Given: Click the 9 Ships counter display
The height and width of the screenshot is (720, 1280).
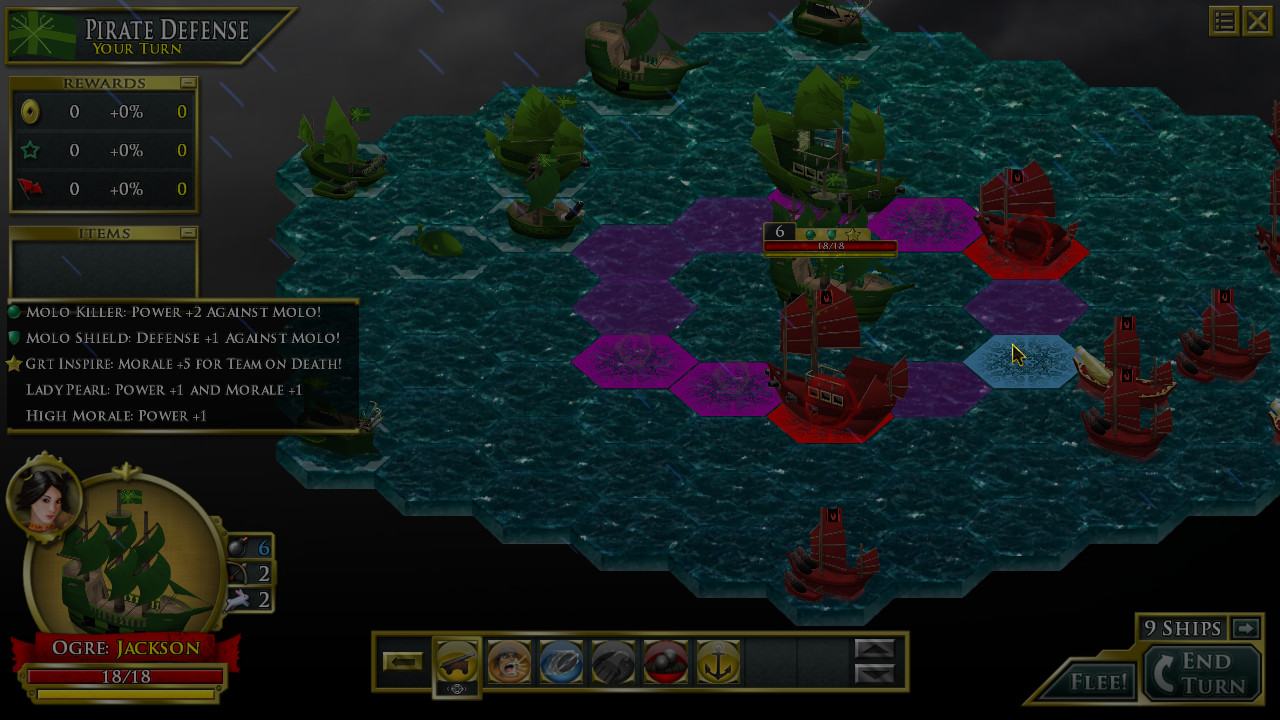Looking at the screenshot, I should click(1185, 628).
